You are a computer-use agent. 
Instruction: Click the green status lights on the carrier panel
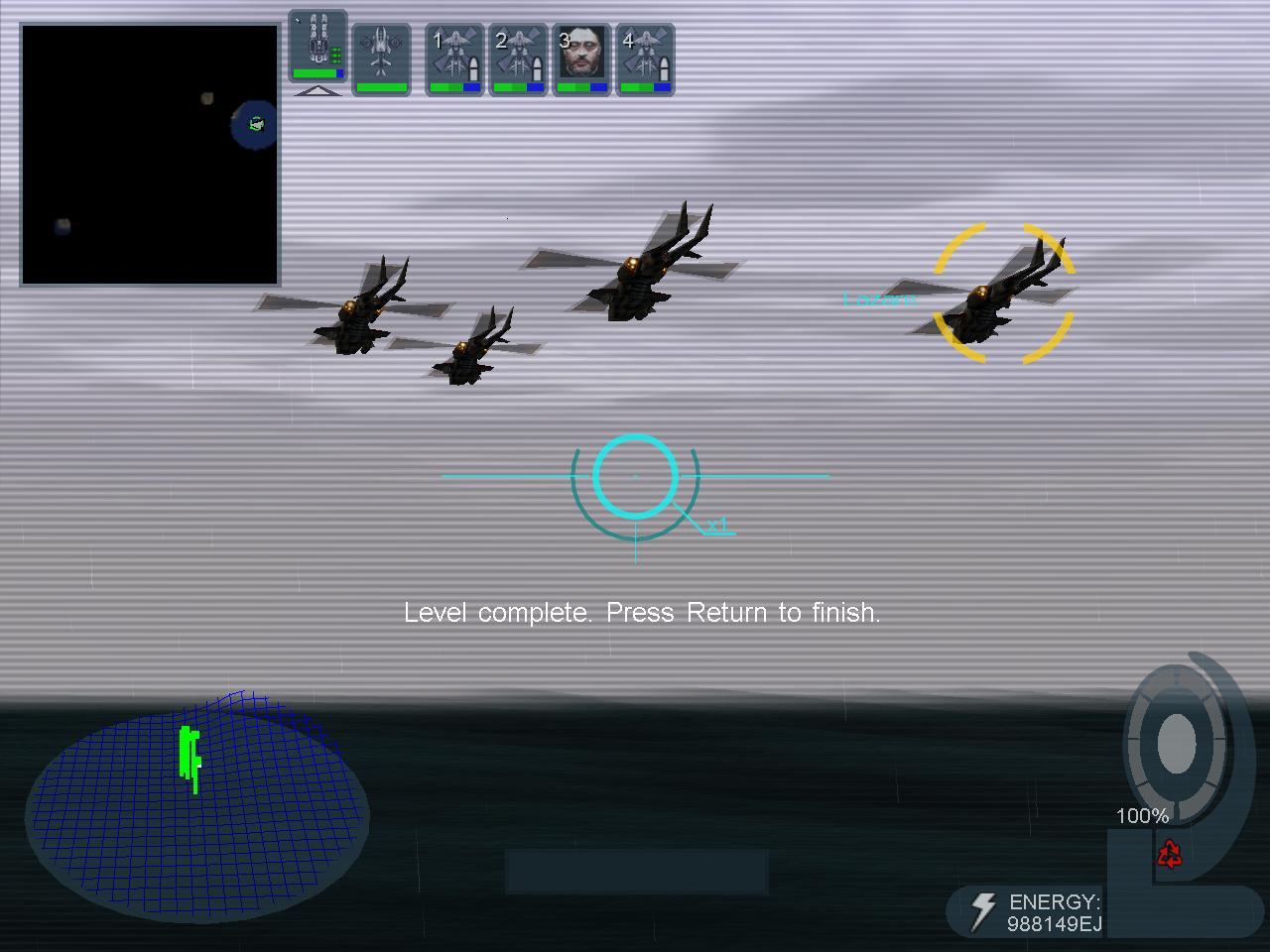pos(335,55)
